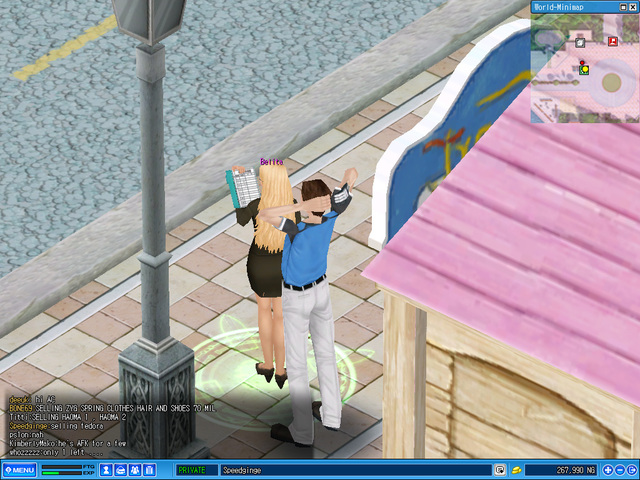Open the MENU button
Viewport: 640px width, 480px height.
[19, 470]
